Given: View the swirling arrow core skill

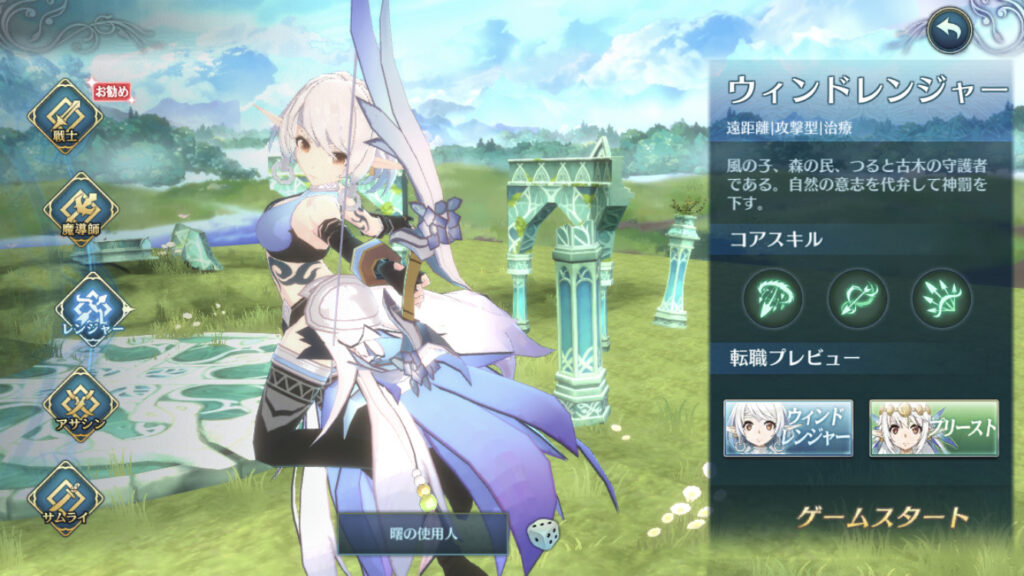Looking at the screenshot, I should (x=772, y=297).
